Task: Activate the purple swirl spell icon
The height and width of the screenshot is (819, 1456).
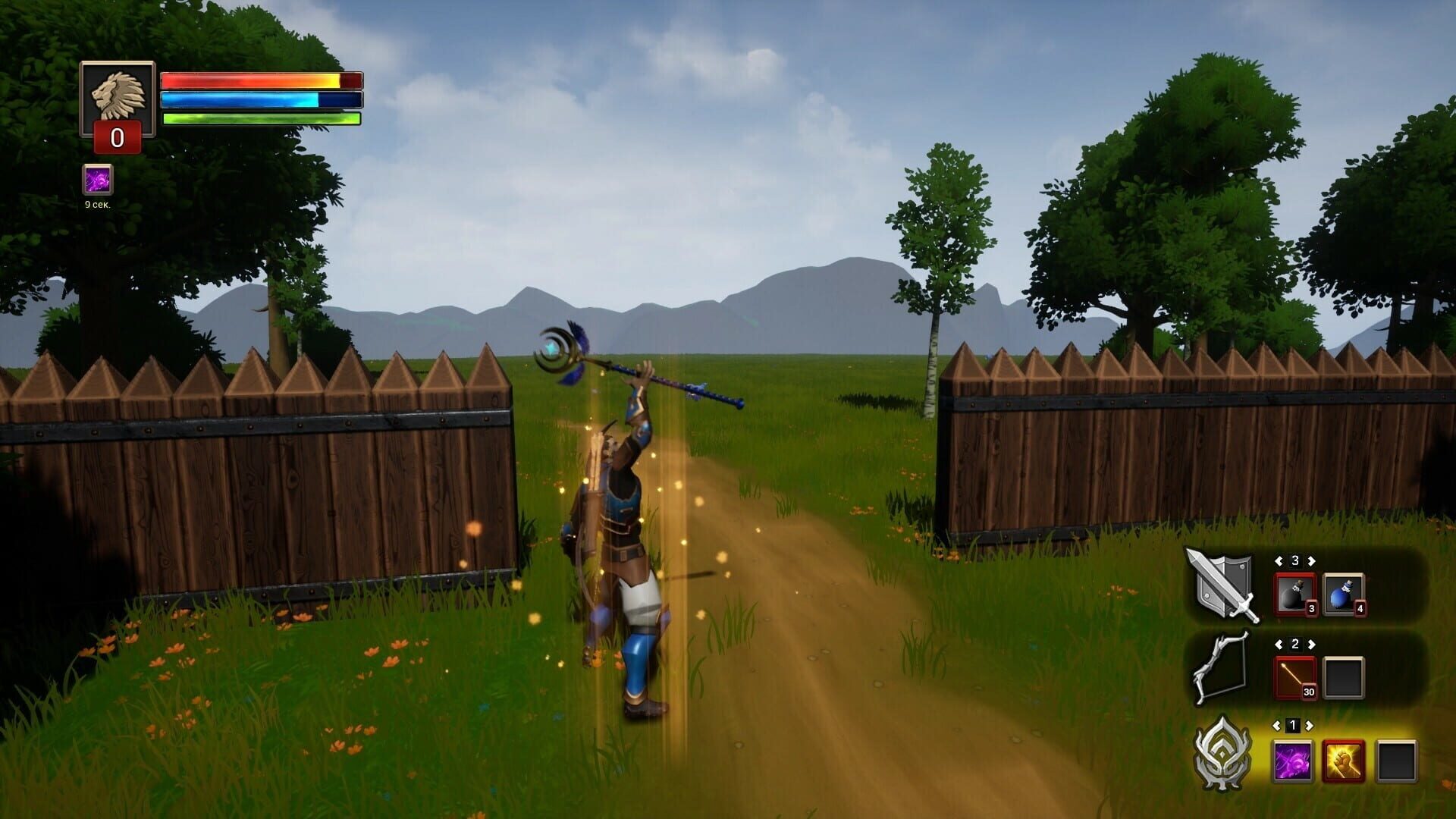Action: [1291, 762]
